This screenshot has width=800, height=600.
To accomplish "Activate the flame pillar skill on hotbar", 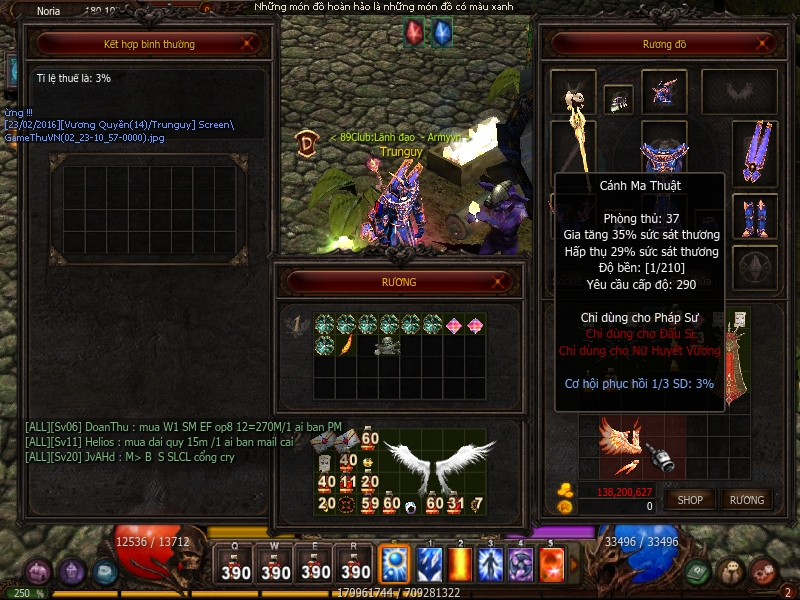I will pos(460,565).
